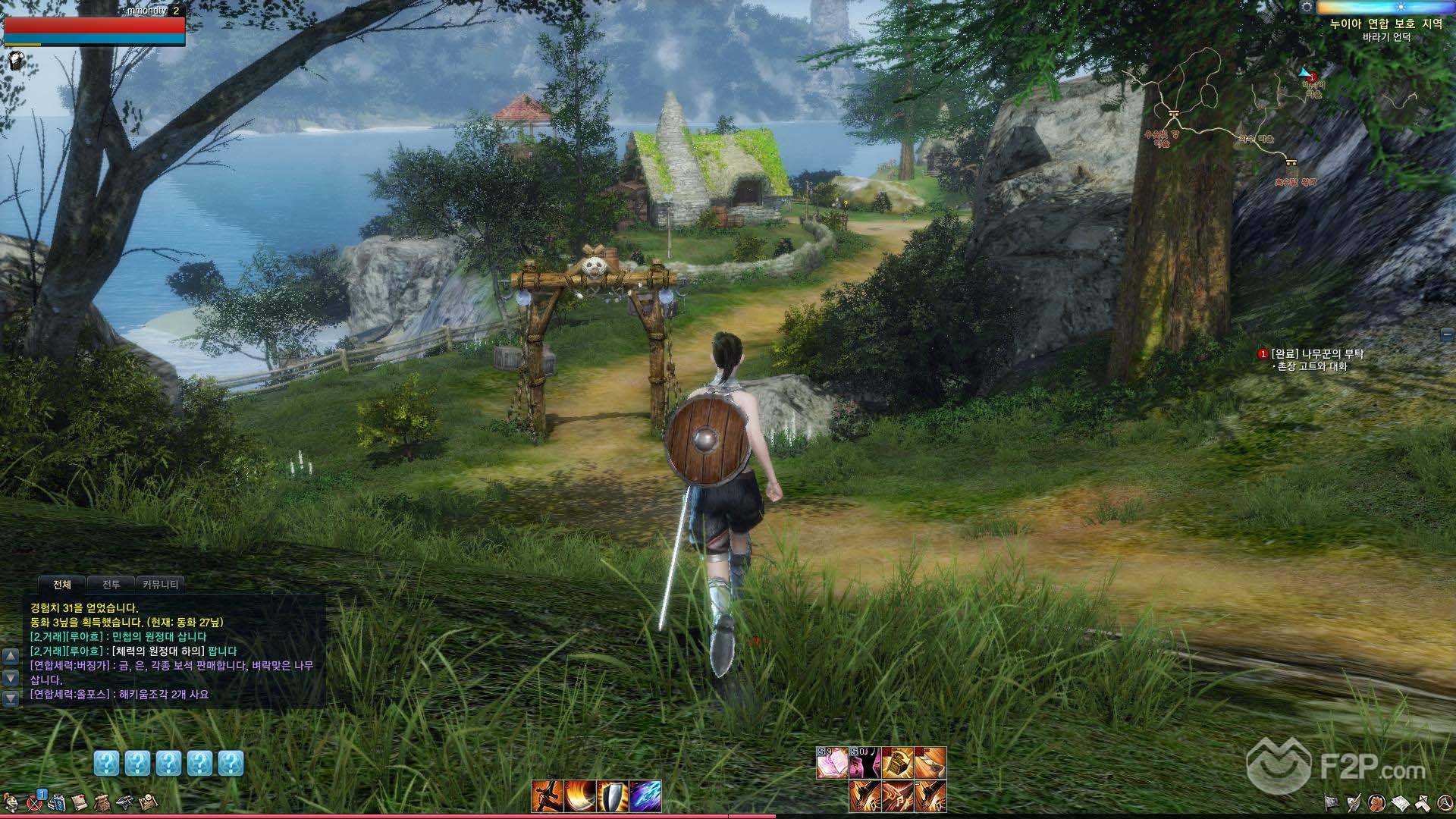1456x819 pixels.
Task: Cast the blue energy bolt skill
Action: (645, 796)
